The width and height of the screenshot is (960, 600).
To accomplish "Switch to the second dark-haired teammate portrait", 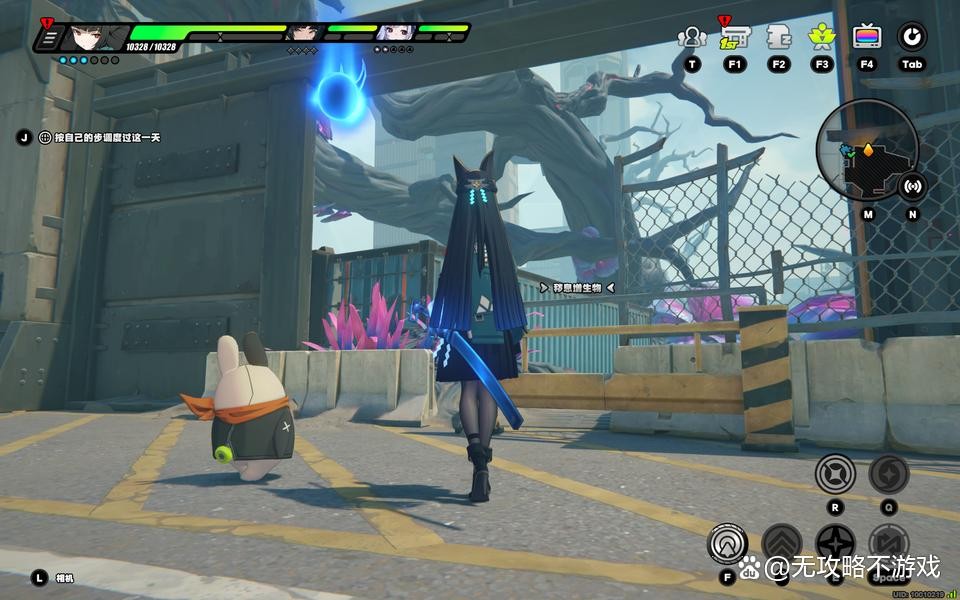I will [302, 33].
